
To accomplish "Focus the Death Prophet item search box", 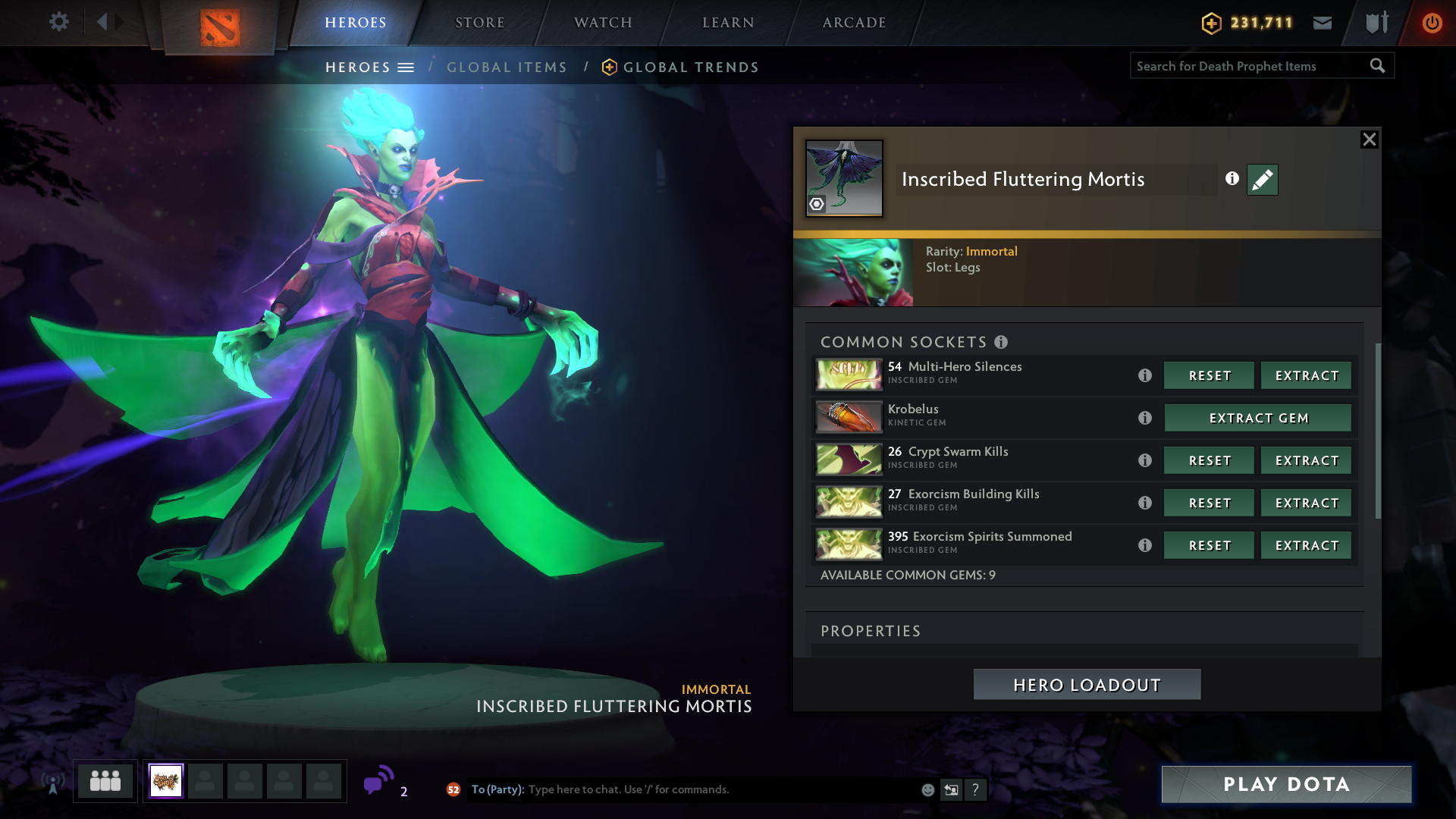I will (x=1250, y=66).
